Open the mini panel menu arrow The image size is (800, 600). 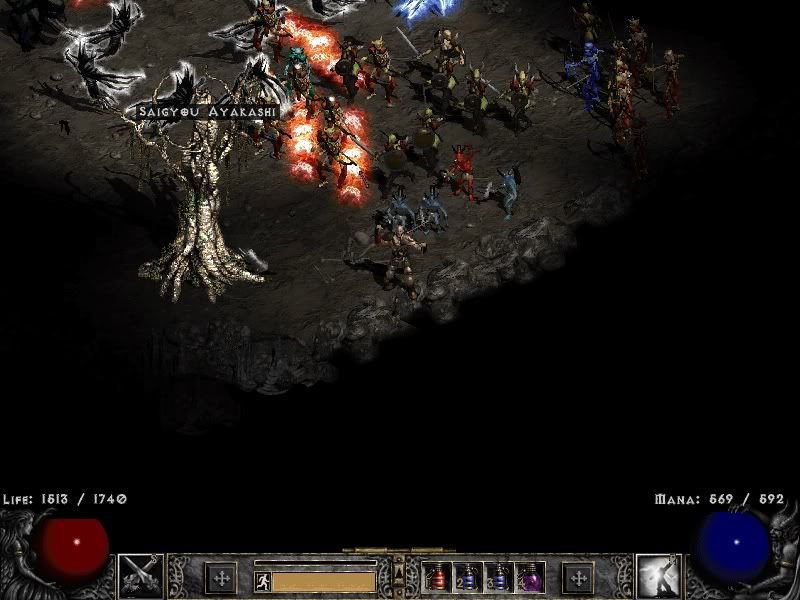[x=400, y=571]
